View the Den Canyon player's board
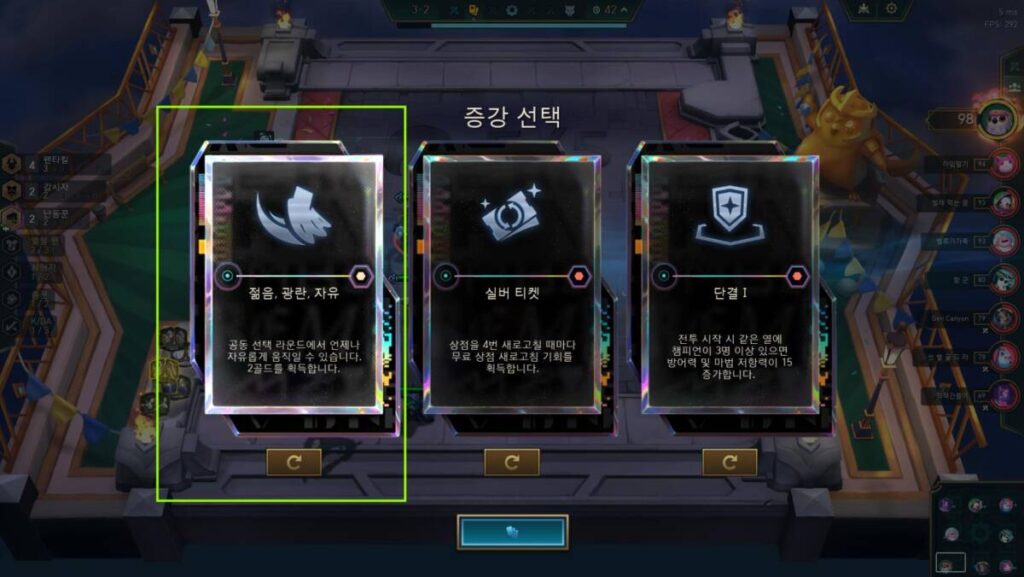This screenshot has height=577, width=1024. (x=1006, y=318)
